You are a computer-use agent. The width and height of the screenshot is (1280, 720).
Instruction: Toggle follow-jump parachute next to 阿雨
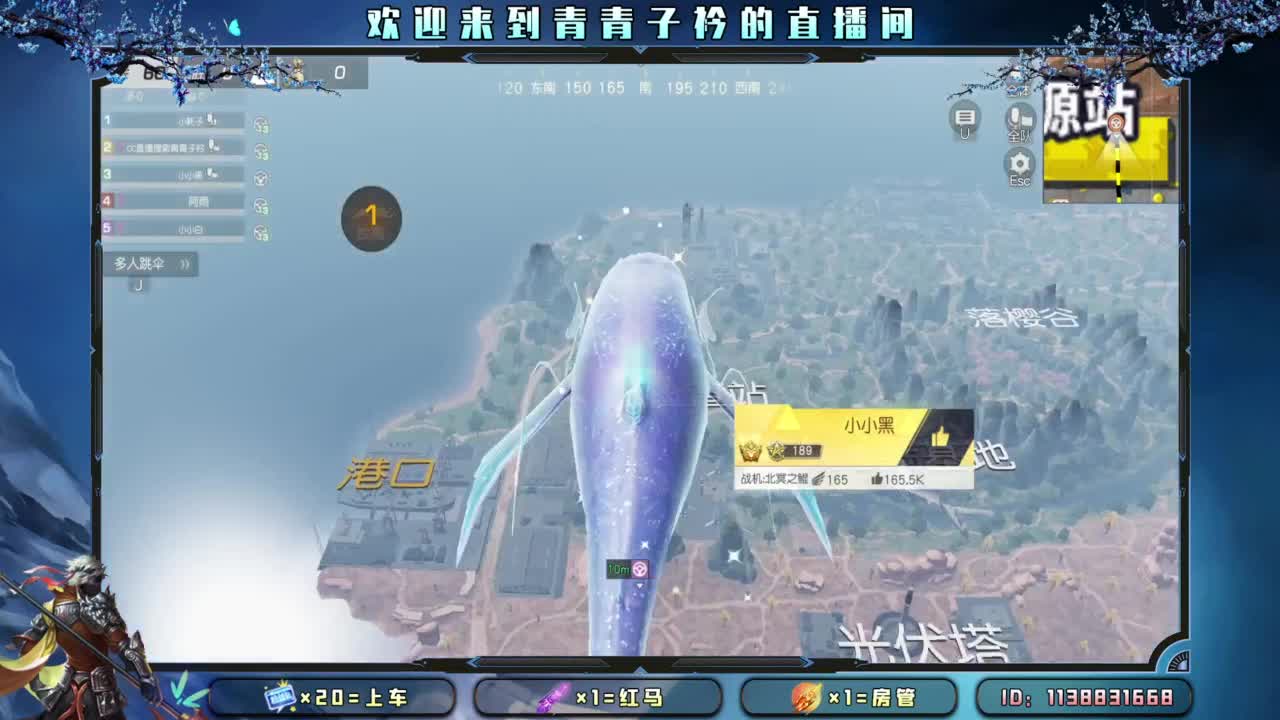(x=261, y=204)
